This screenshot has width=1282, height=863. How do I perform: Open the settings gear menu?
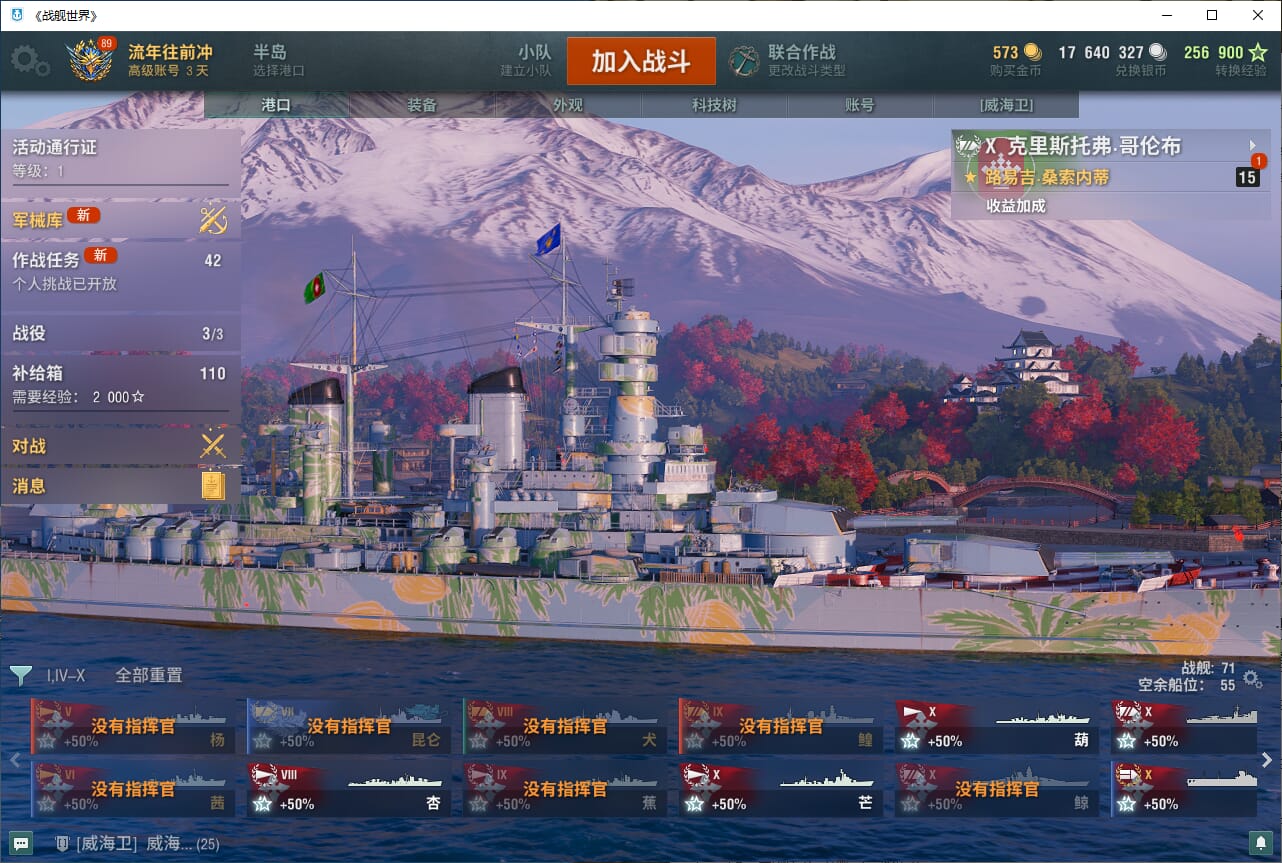click(x=29, y=61)
